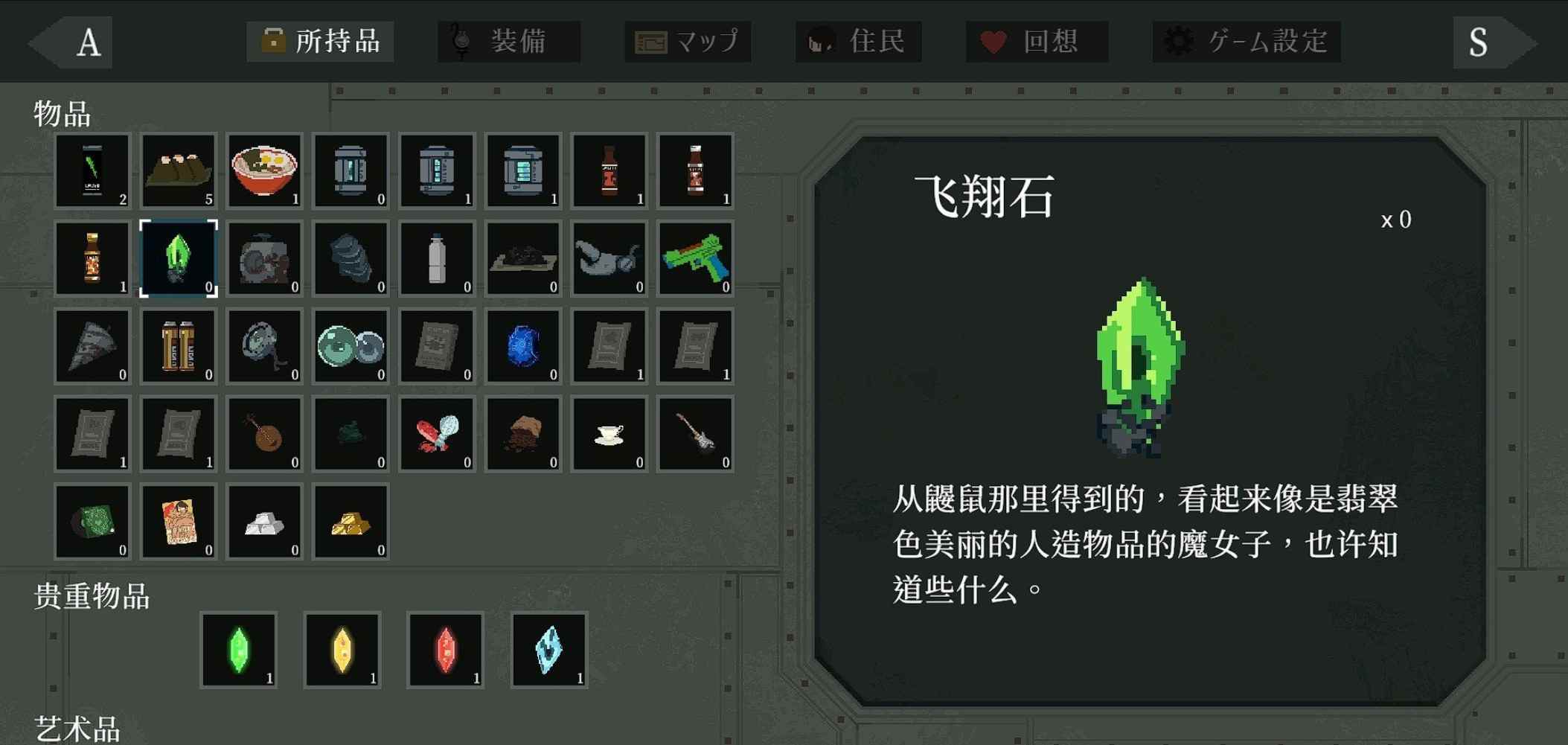Click the S arrow on the right
This screenshot has width=1568, height=745.
pyautogui.click(x=1477, y=42)
